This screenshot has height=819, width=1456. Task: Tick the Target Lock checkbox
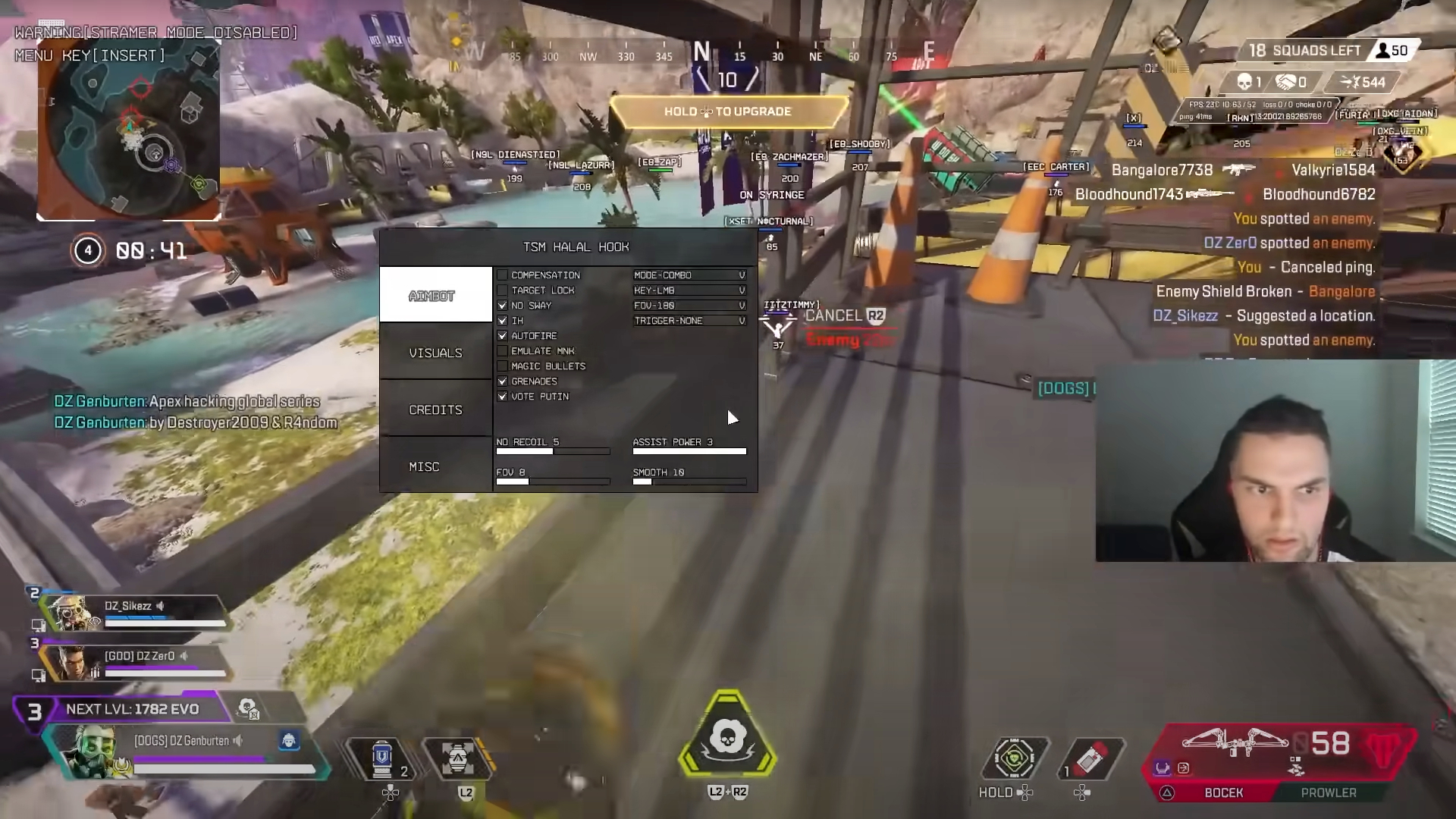[x=502, y=290]
